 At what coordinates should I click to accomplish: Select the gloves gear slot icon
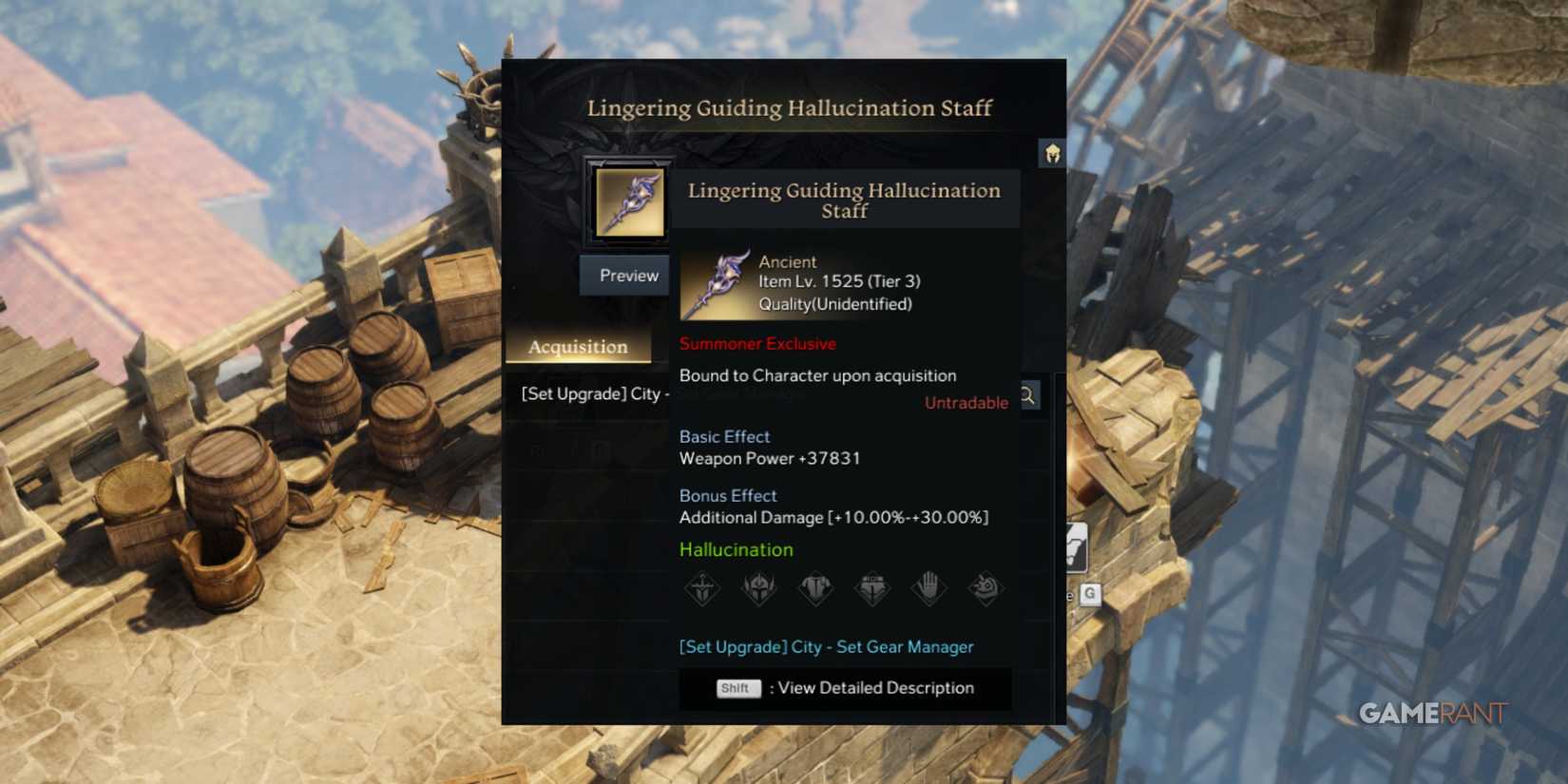[929, 587]
